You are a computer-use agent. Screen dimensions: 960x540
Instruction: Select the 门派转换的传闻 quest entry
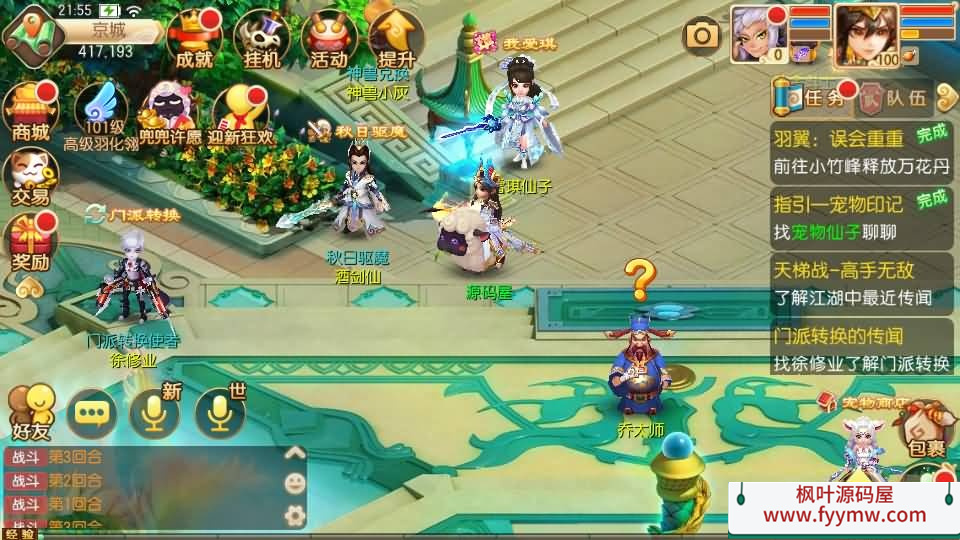click(860, 349)
